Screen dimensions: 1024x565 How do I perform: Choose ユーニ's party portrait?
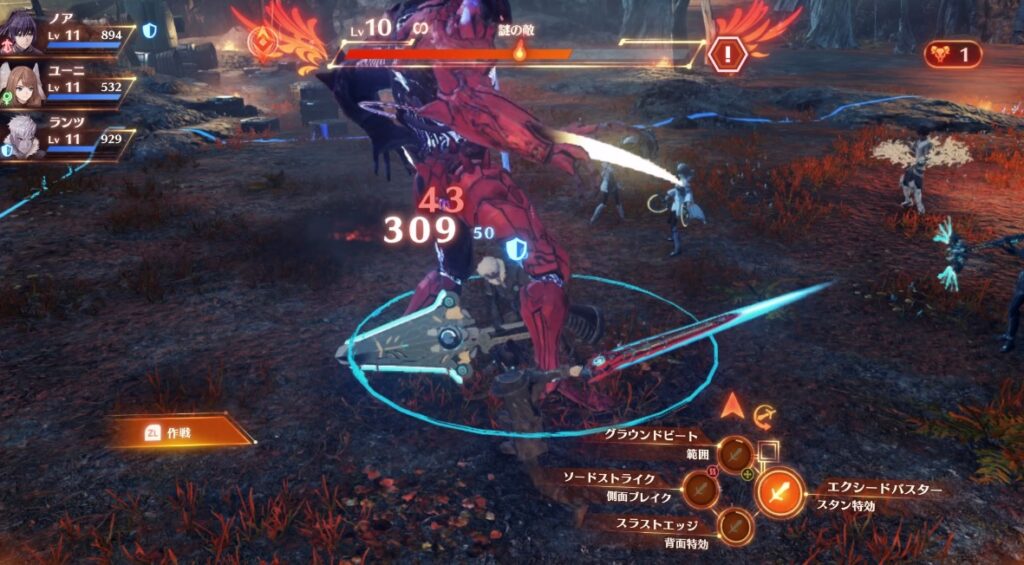click(x=22, y=87)
